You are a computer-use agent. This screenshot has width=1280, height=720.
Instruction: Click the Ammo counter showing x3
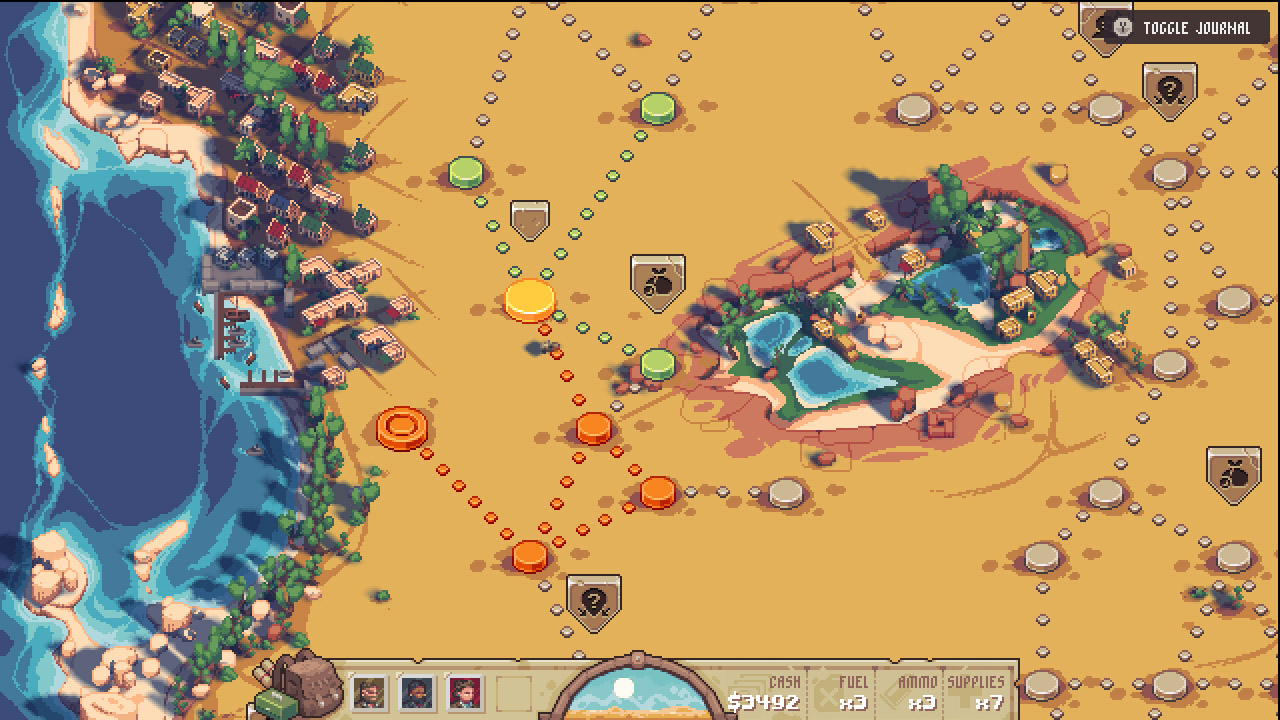pyautogui.click(x=918, y=693)
